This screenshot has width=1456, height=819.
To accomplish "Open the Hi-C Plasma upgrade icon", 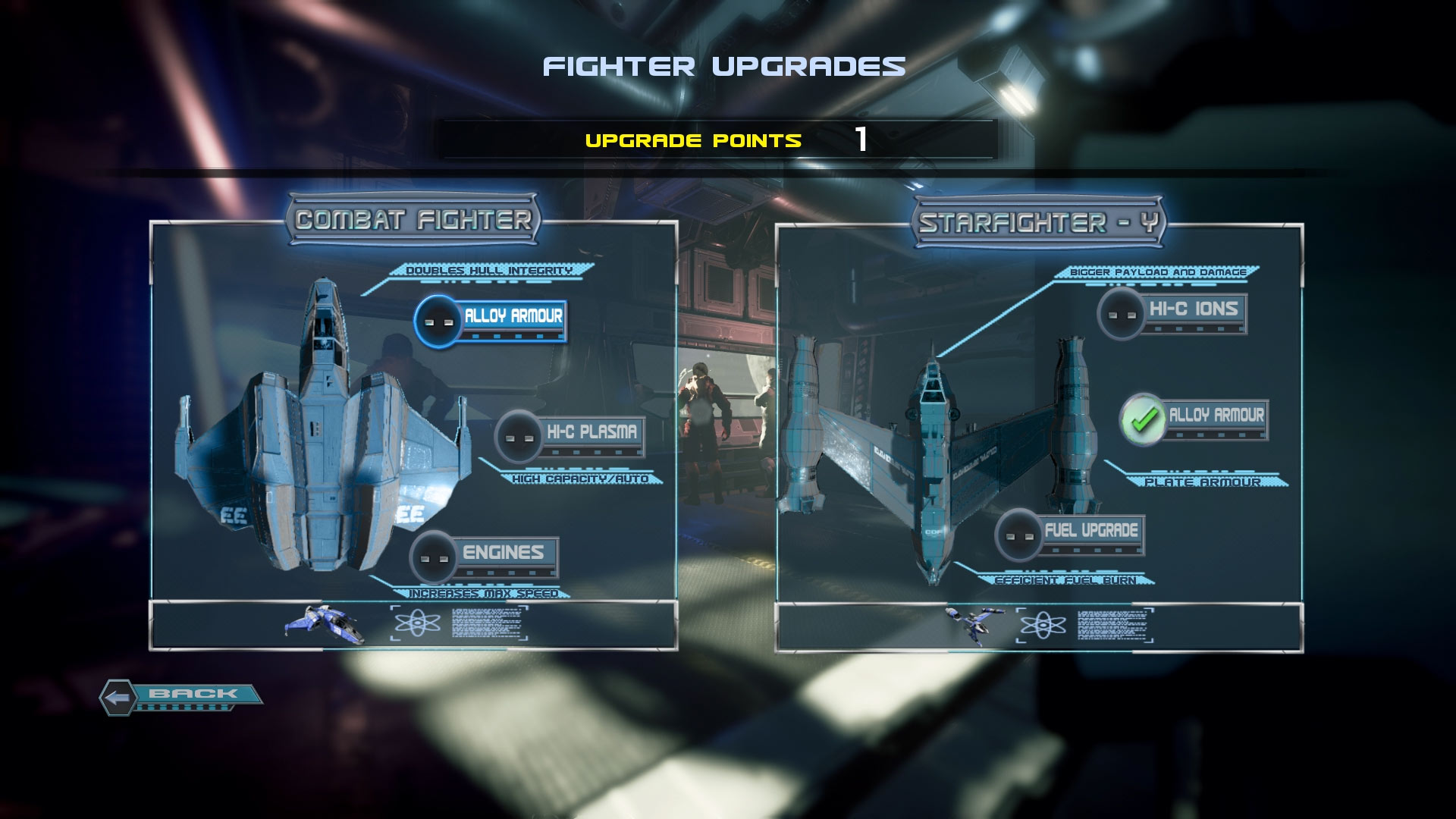I will [x=518, y=435].
